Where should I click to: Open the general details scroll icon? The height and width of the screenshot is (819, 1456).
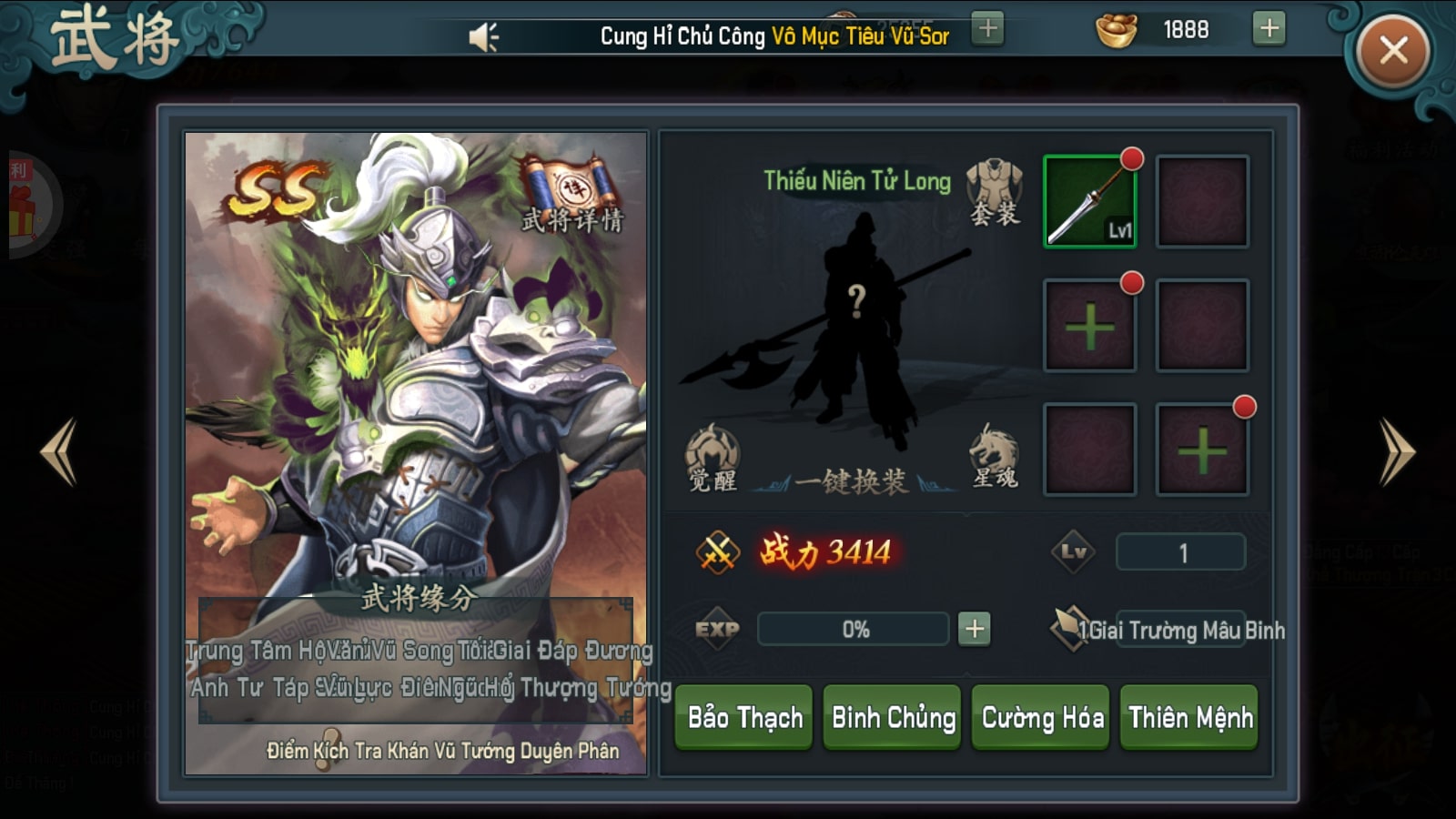pyautogui.click(x=571, y=194)
